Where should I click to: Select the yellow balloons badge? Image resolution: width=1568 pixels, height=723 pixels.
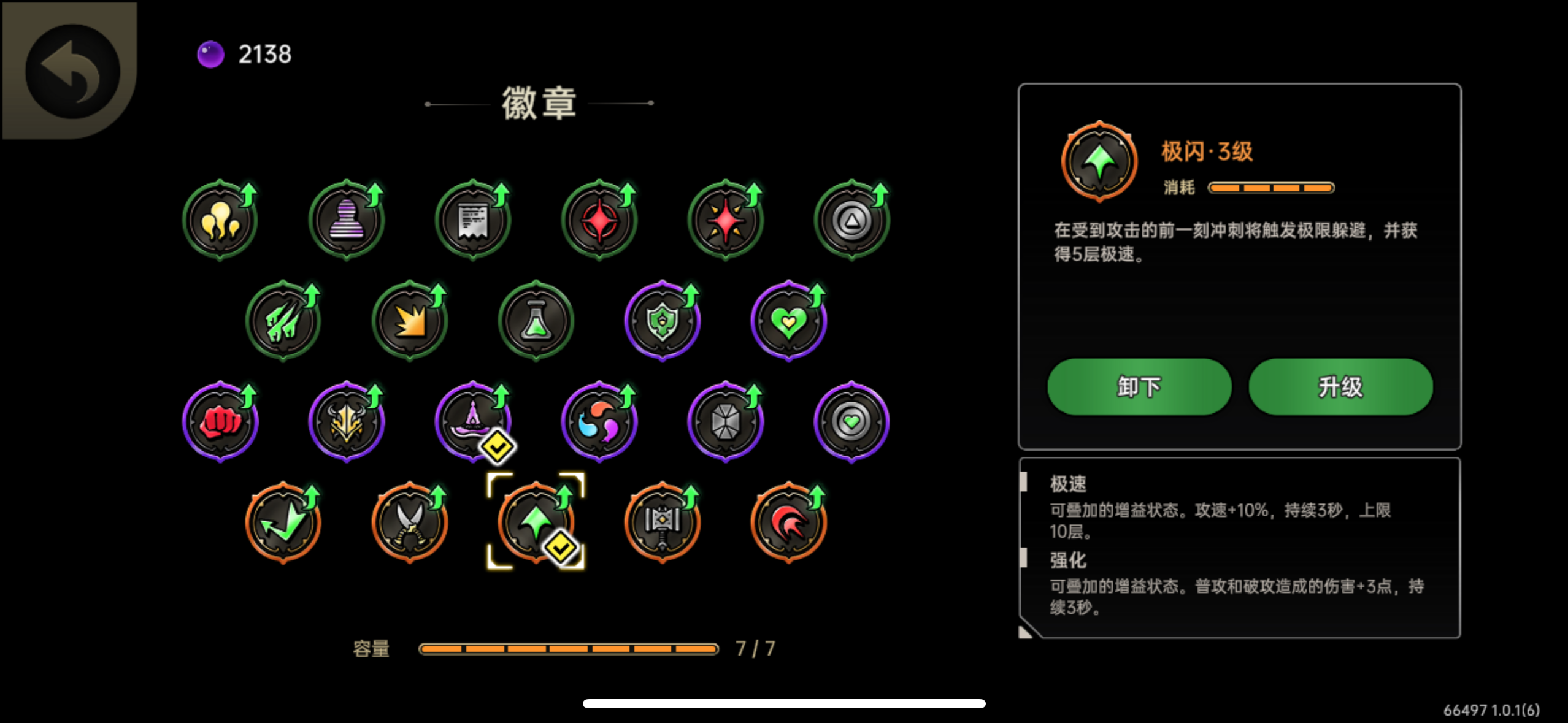point(220,221)
